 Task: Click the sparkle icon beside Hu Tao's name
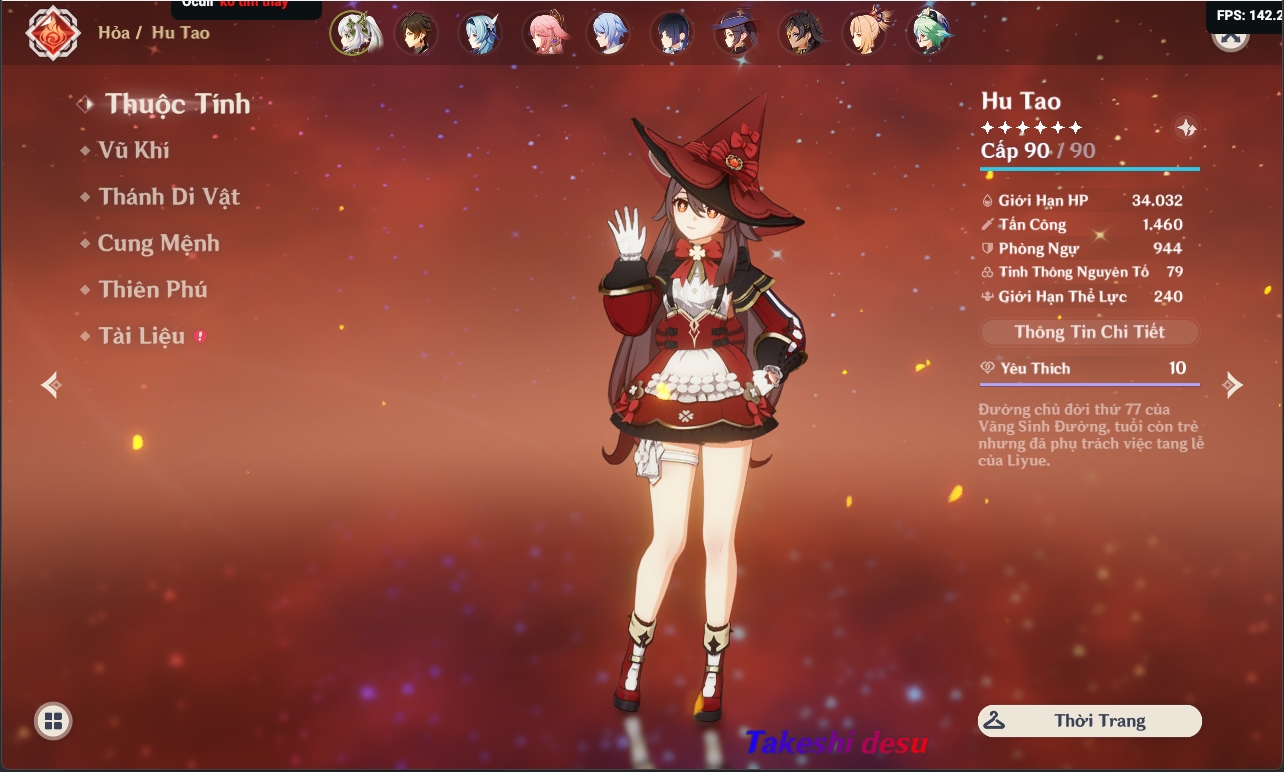click(x=1186, y=128)
